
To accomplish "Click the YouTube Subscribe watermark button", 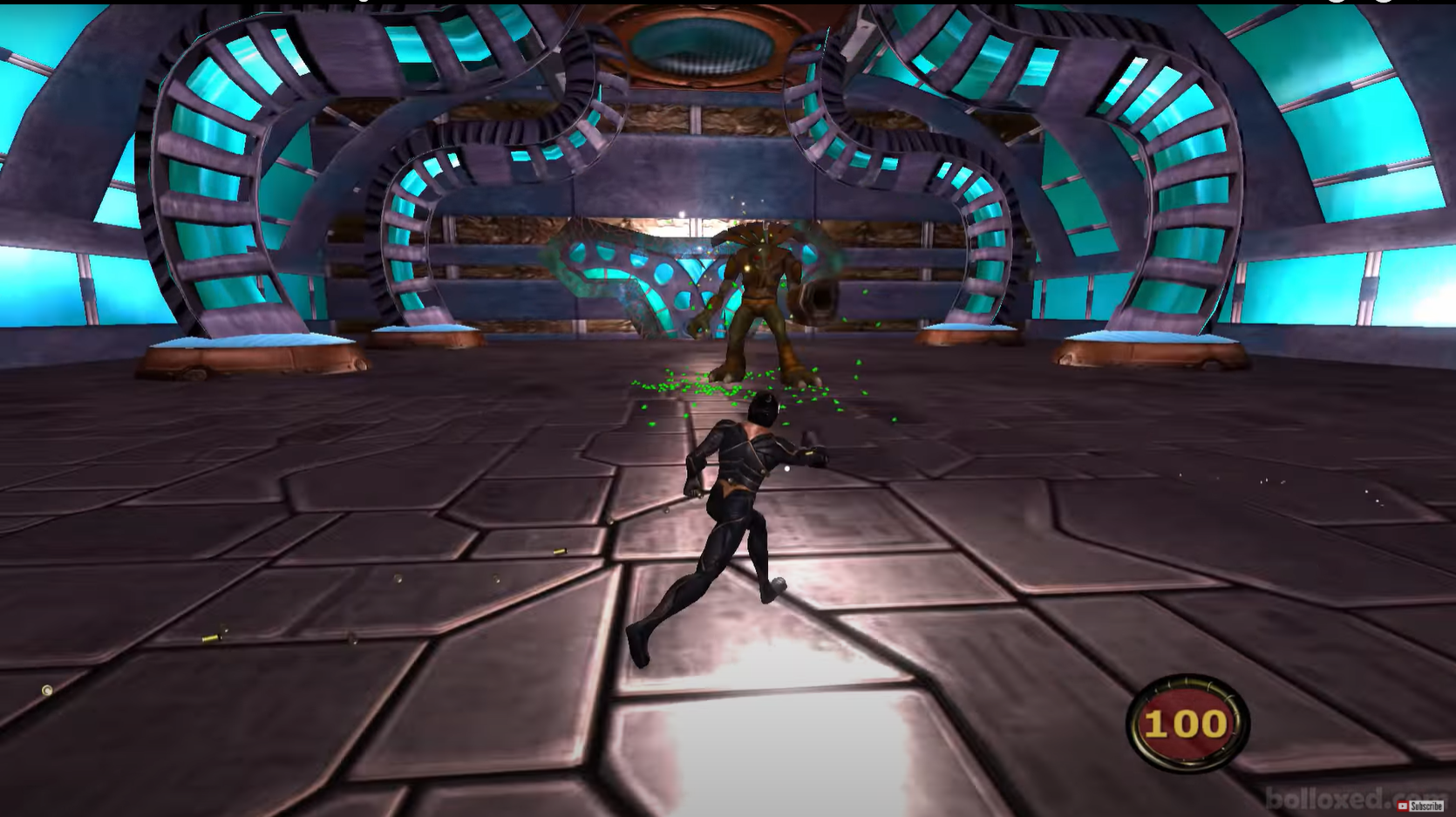I will tap(1419, 807).
